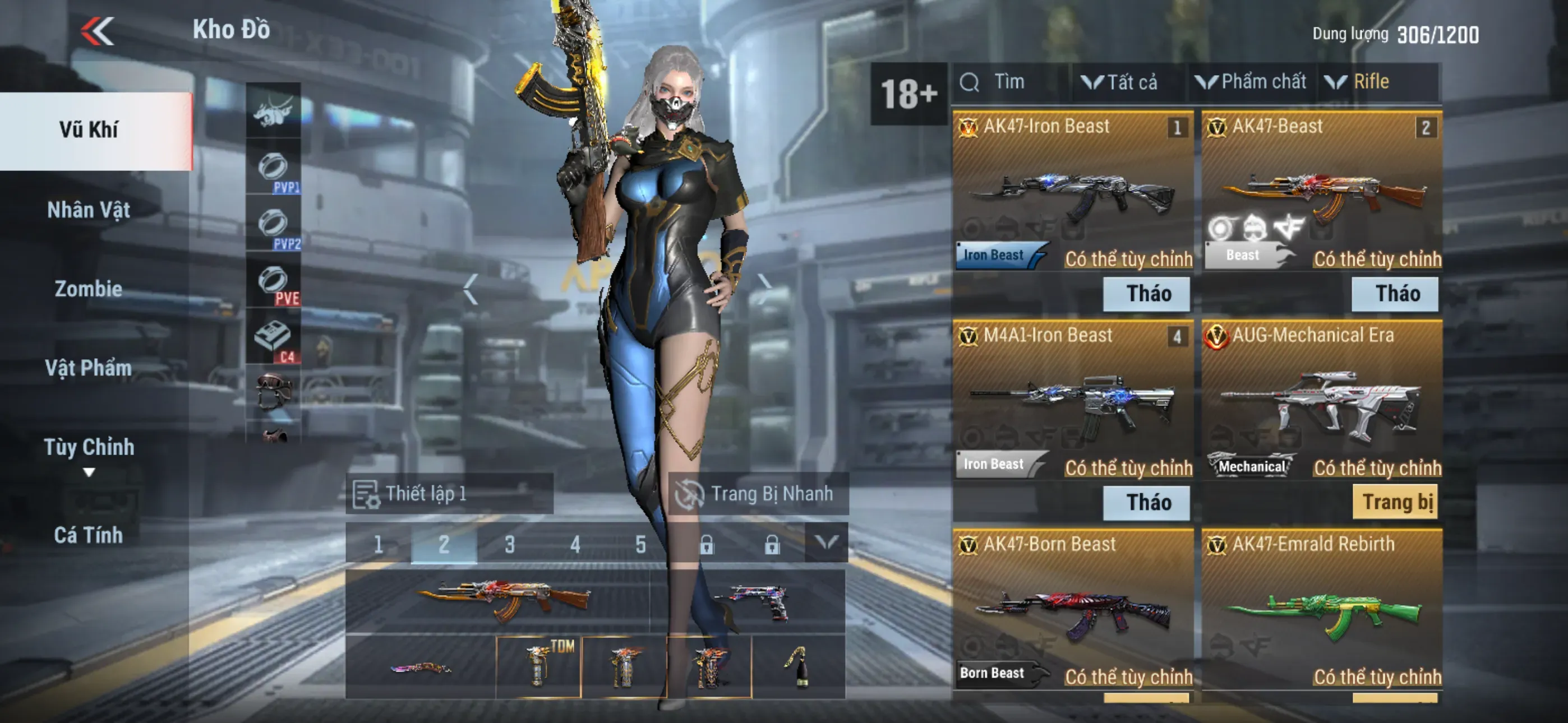The image size is (1568, 723).
Task: Switch to the Nhân Vật tab
Action: pos(89,210)
